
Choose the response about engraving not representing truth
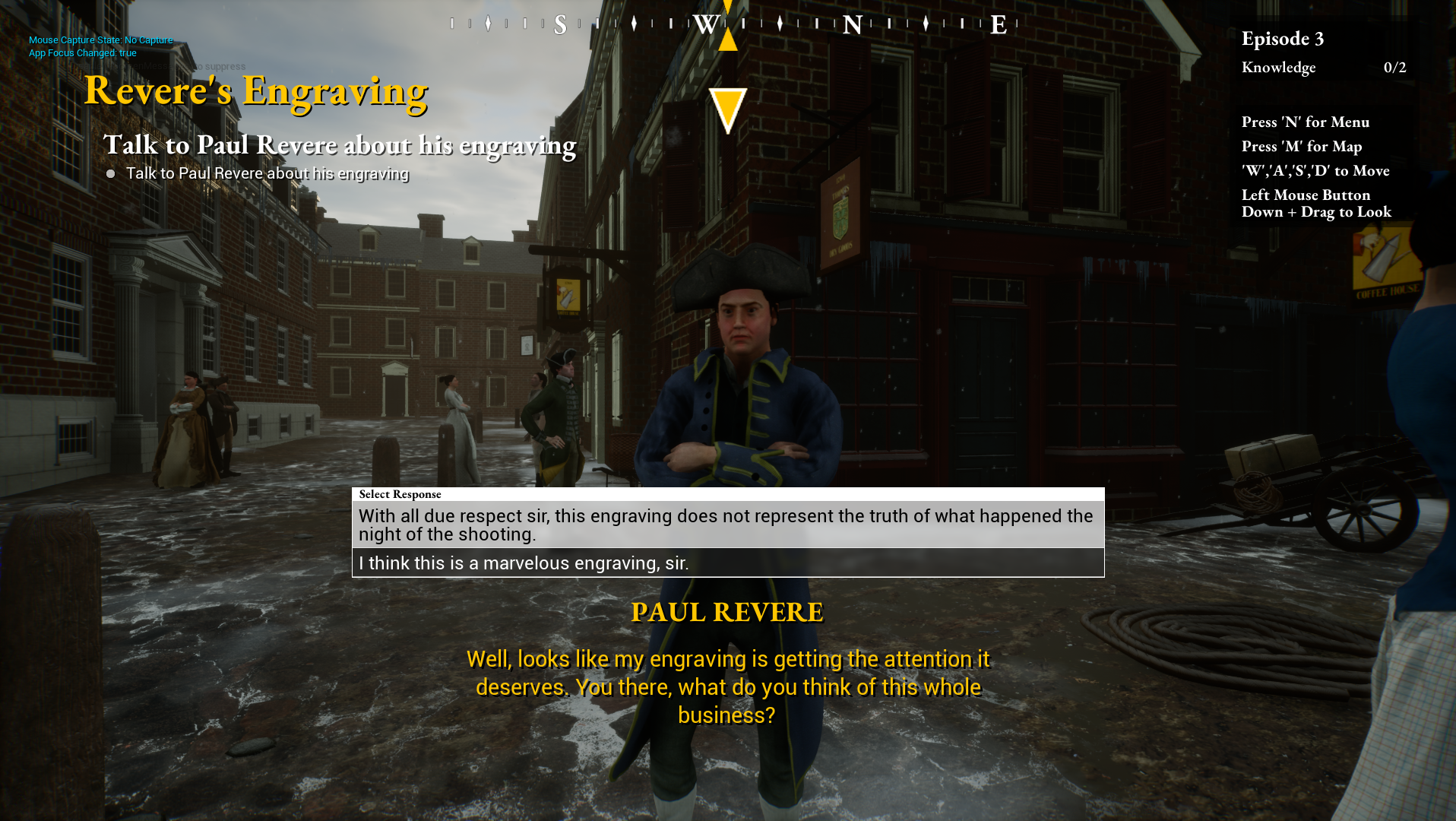tap(726, 525)
